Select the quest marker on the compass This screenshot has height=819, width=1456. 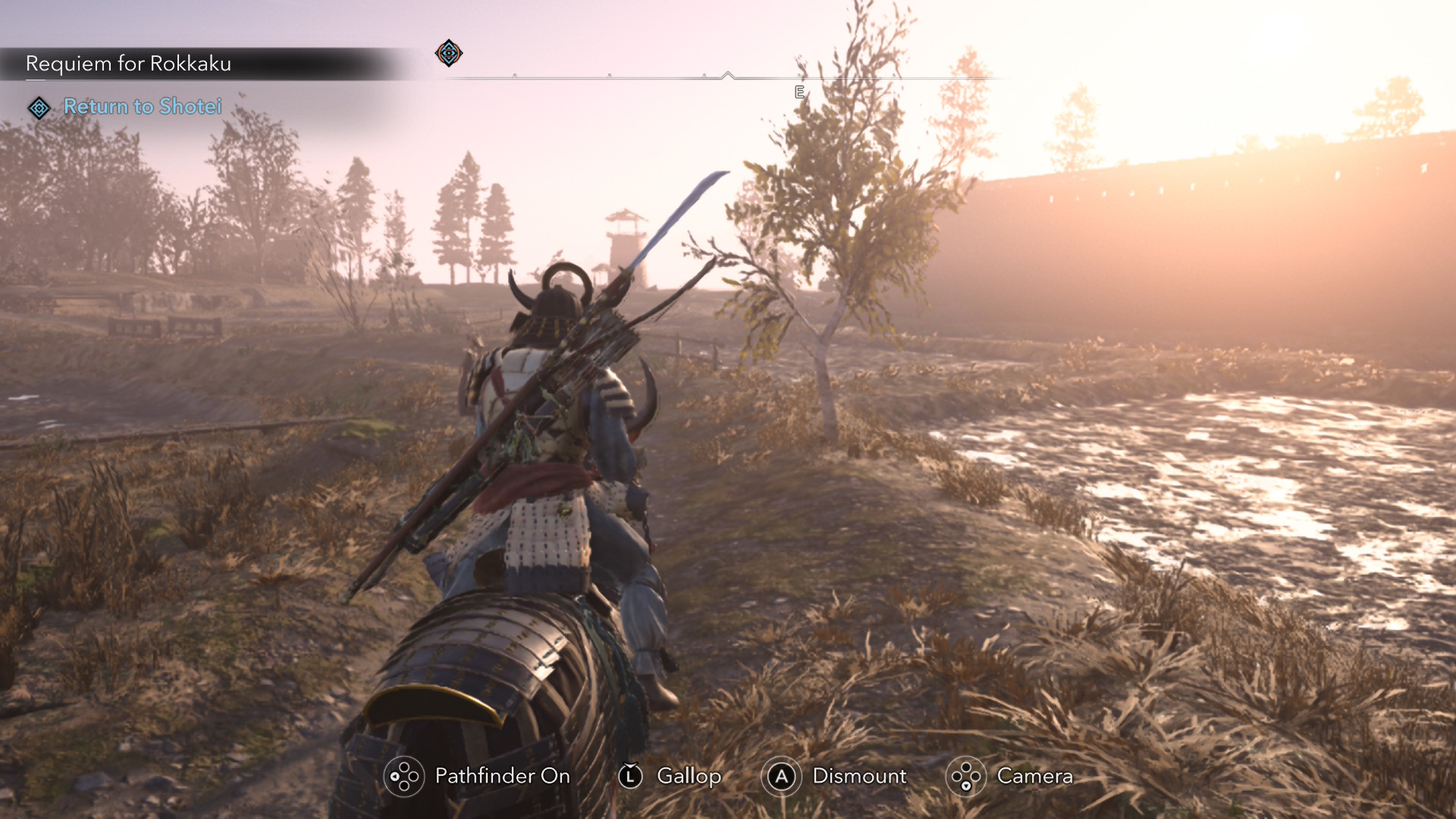click(x=449, y=53)
